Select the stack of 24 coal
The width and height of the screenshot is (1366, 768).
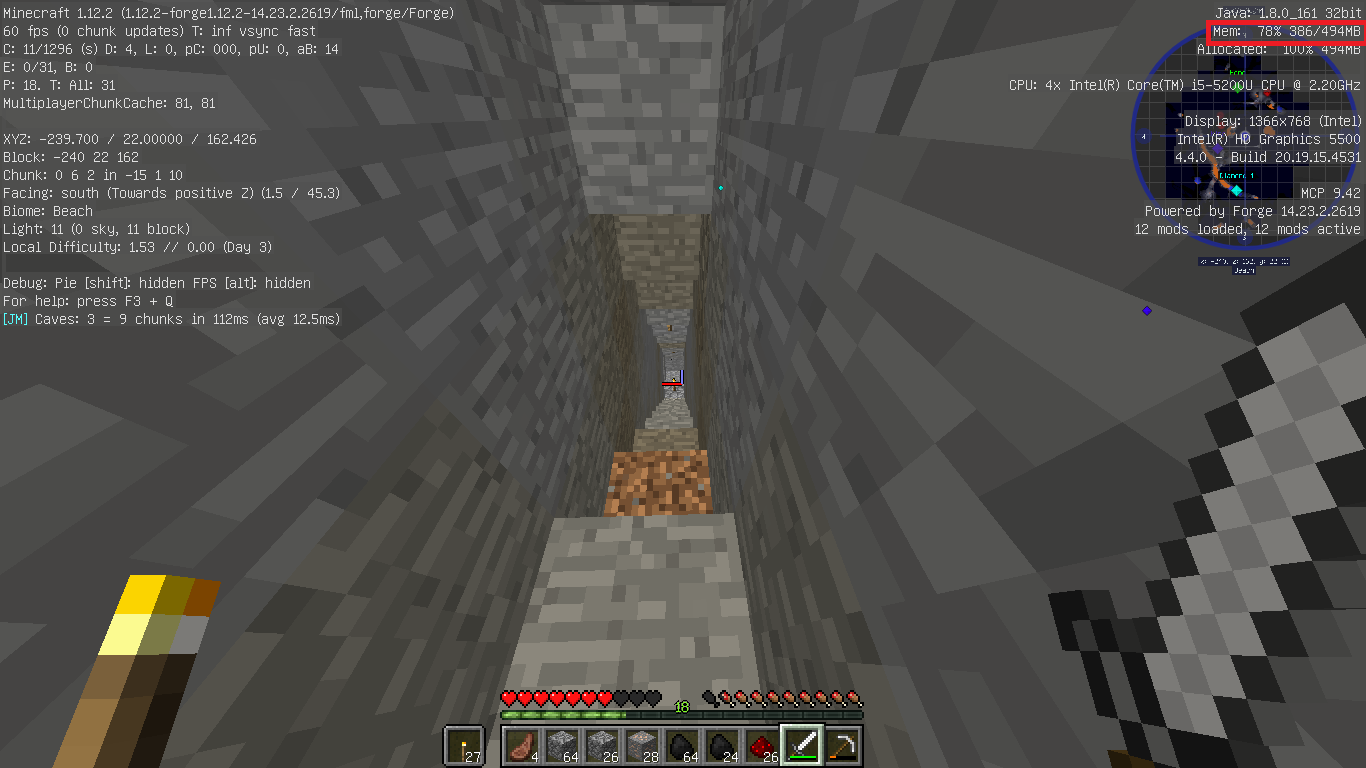coord(722,745)
